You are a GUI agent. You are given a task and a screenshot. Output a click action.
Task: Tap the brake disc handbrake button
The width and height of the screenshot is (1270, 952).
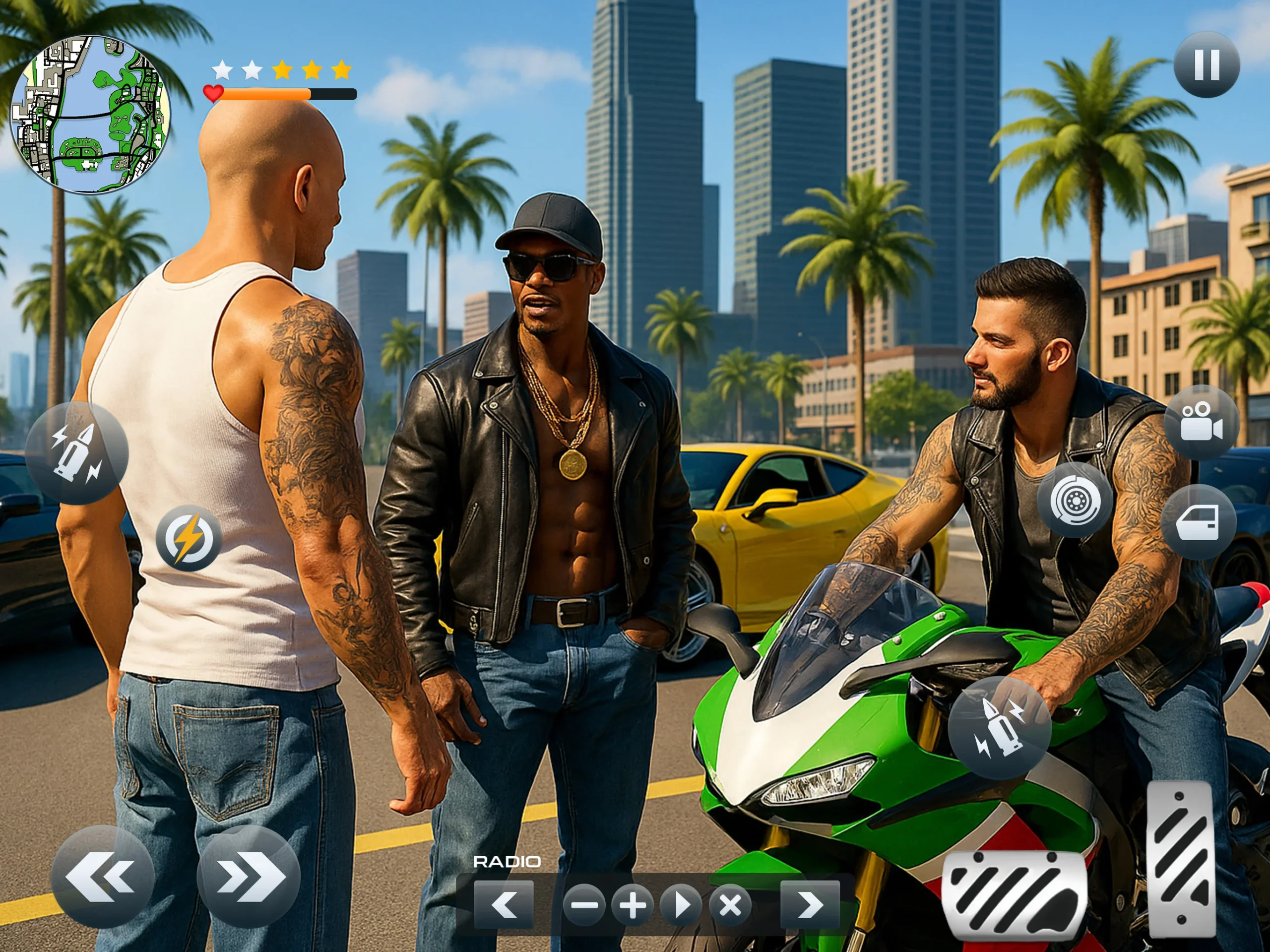(x=1074, y=500)
